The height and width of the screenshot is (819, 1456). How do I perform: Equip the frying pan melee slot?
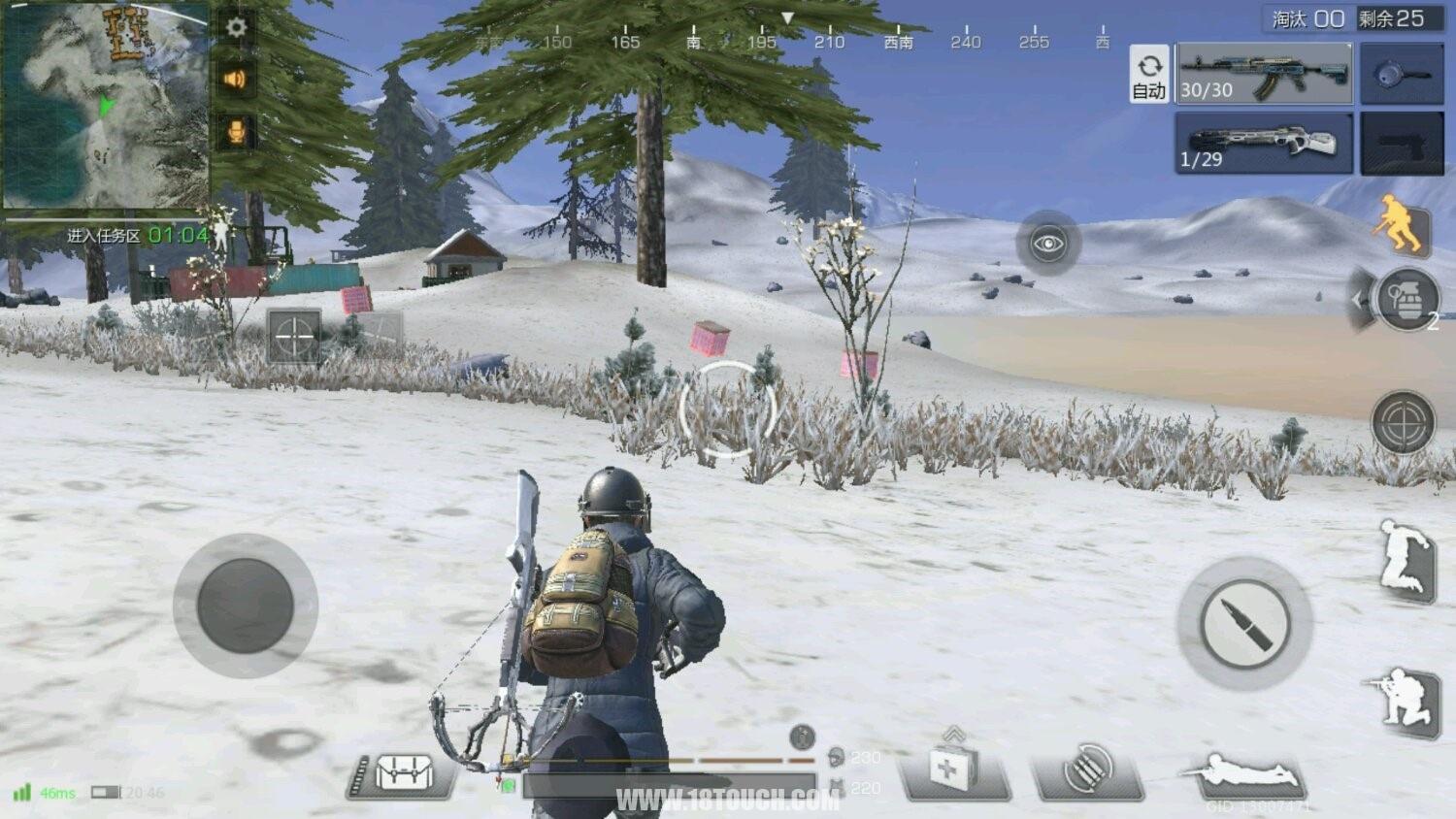pos(1402,75)
